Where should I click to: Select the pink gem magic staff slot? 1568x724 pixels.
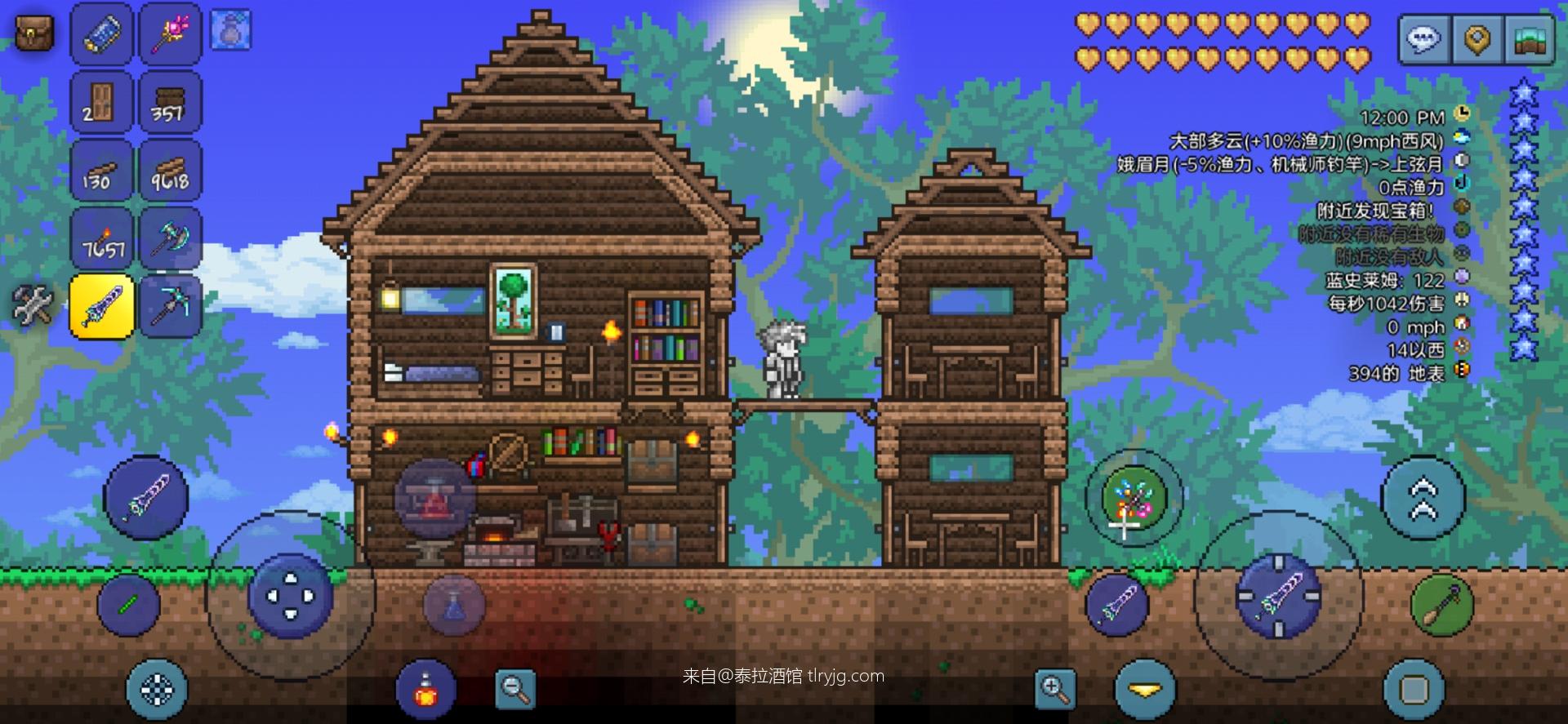pos(170,34)
